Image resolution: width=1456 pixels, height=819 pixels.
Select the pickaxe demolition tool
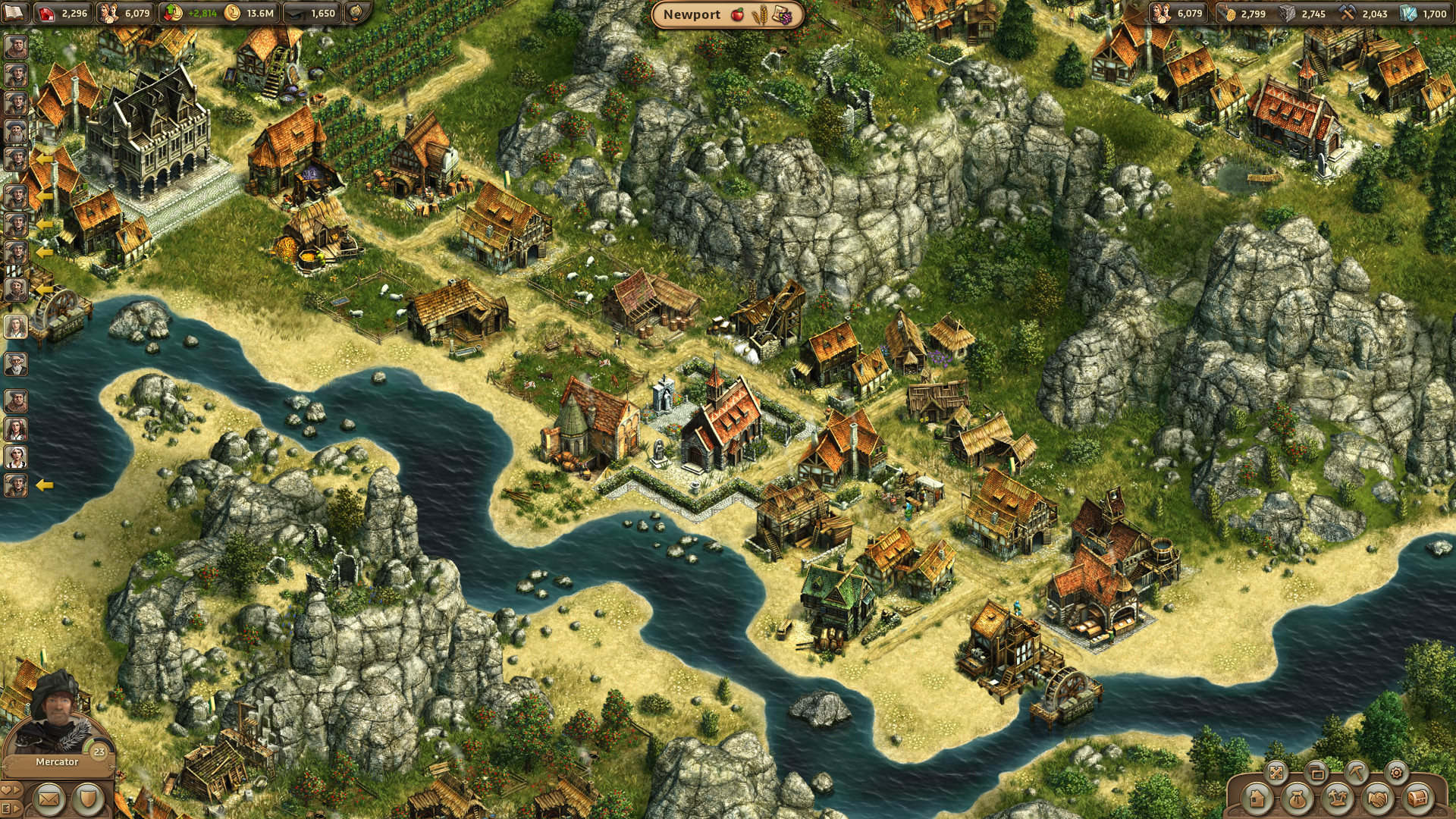click(1357, 773)
